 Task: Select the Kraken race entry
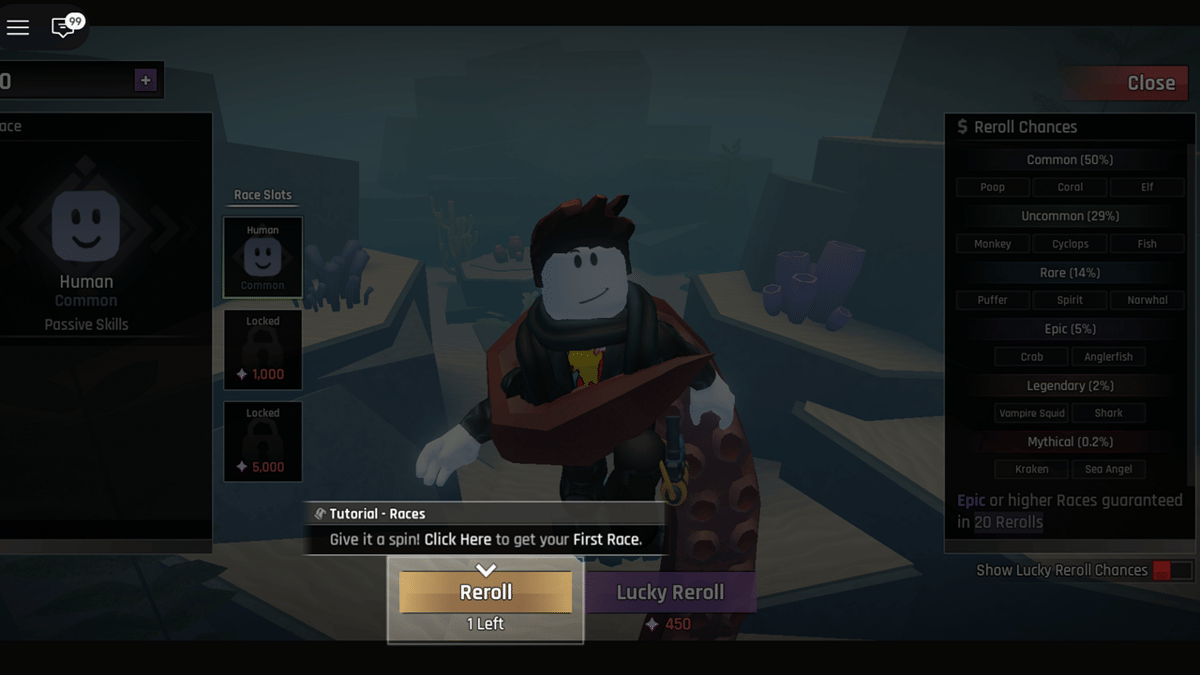pos(1032,469)
